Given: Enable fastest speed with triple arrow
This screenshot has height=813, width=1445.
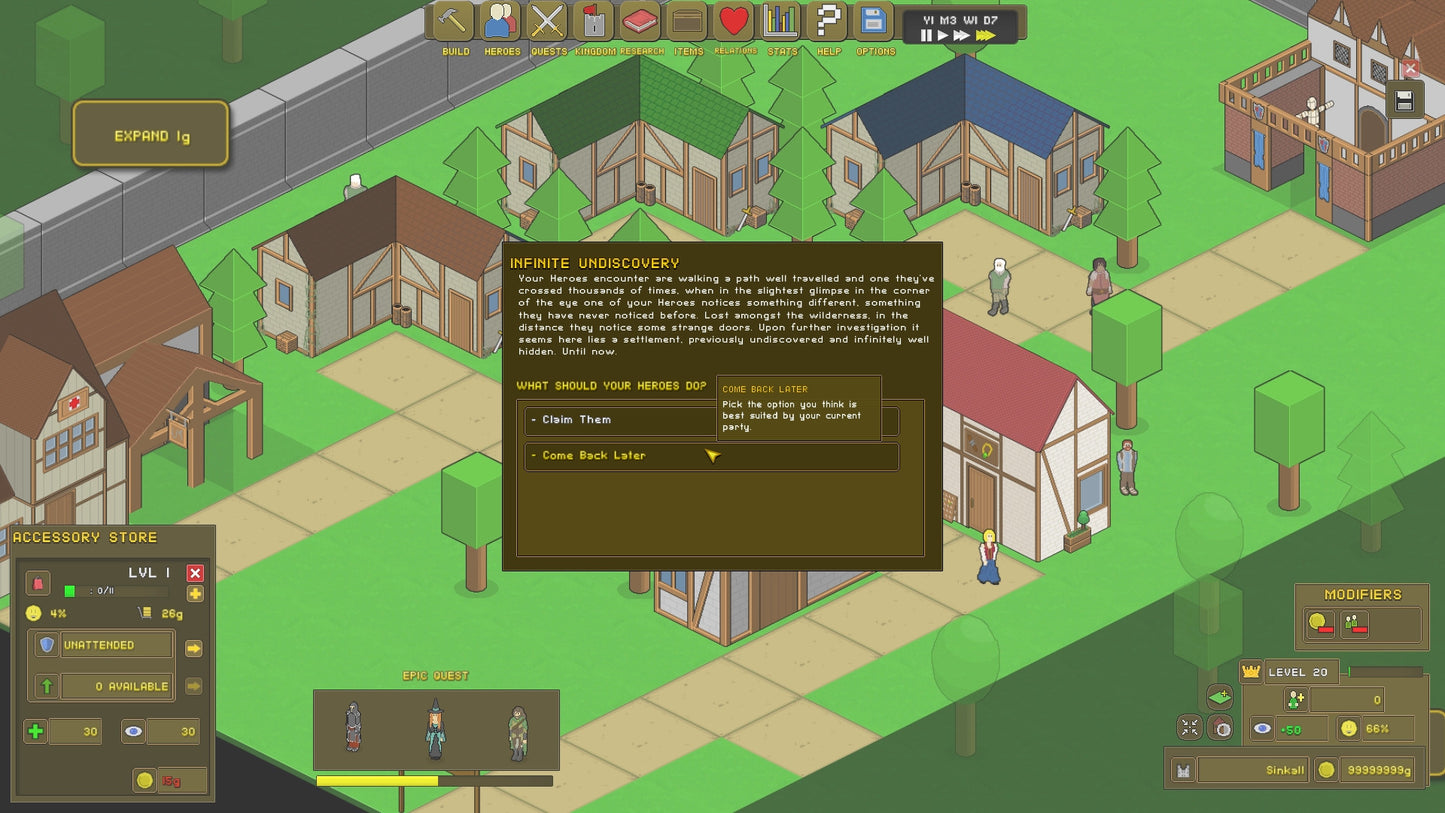Looking at the screenshot, I should tap(983, 35).
